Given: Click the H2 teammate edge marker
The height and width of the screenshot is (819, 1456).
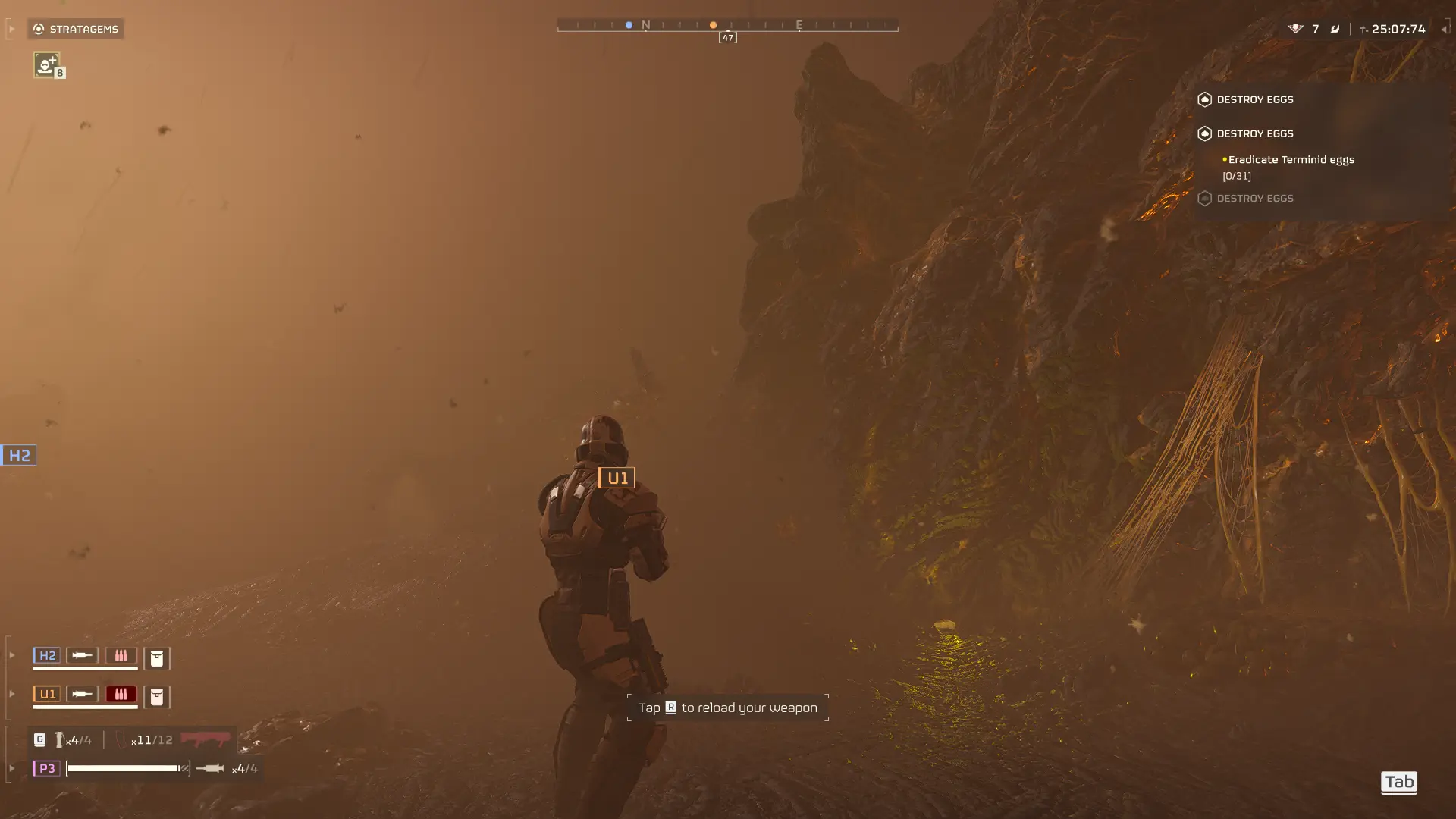Looking at the screenshot, I should coord(18,455).
